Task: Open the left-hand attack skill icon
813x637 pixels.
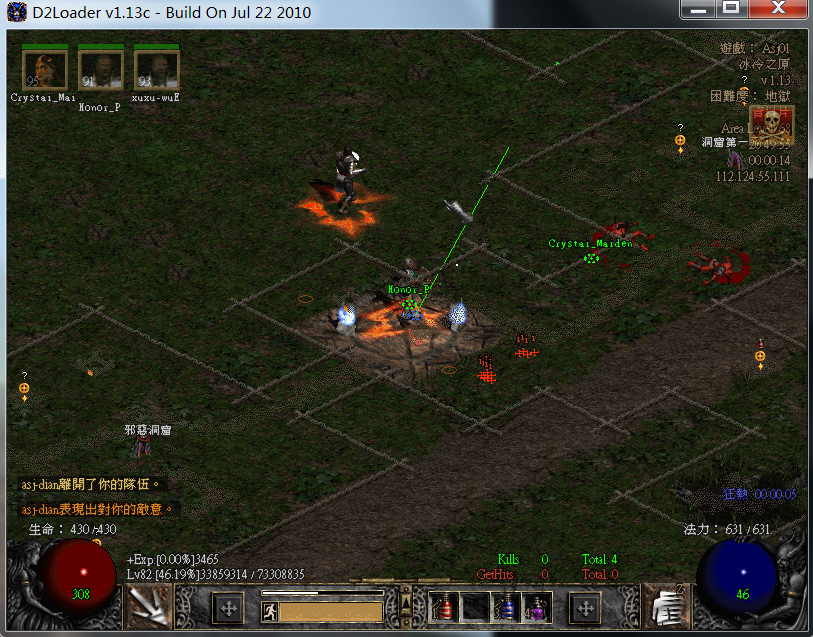Action: tap(149, 607)
